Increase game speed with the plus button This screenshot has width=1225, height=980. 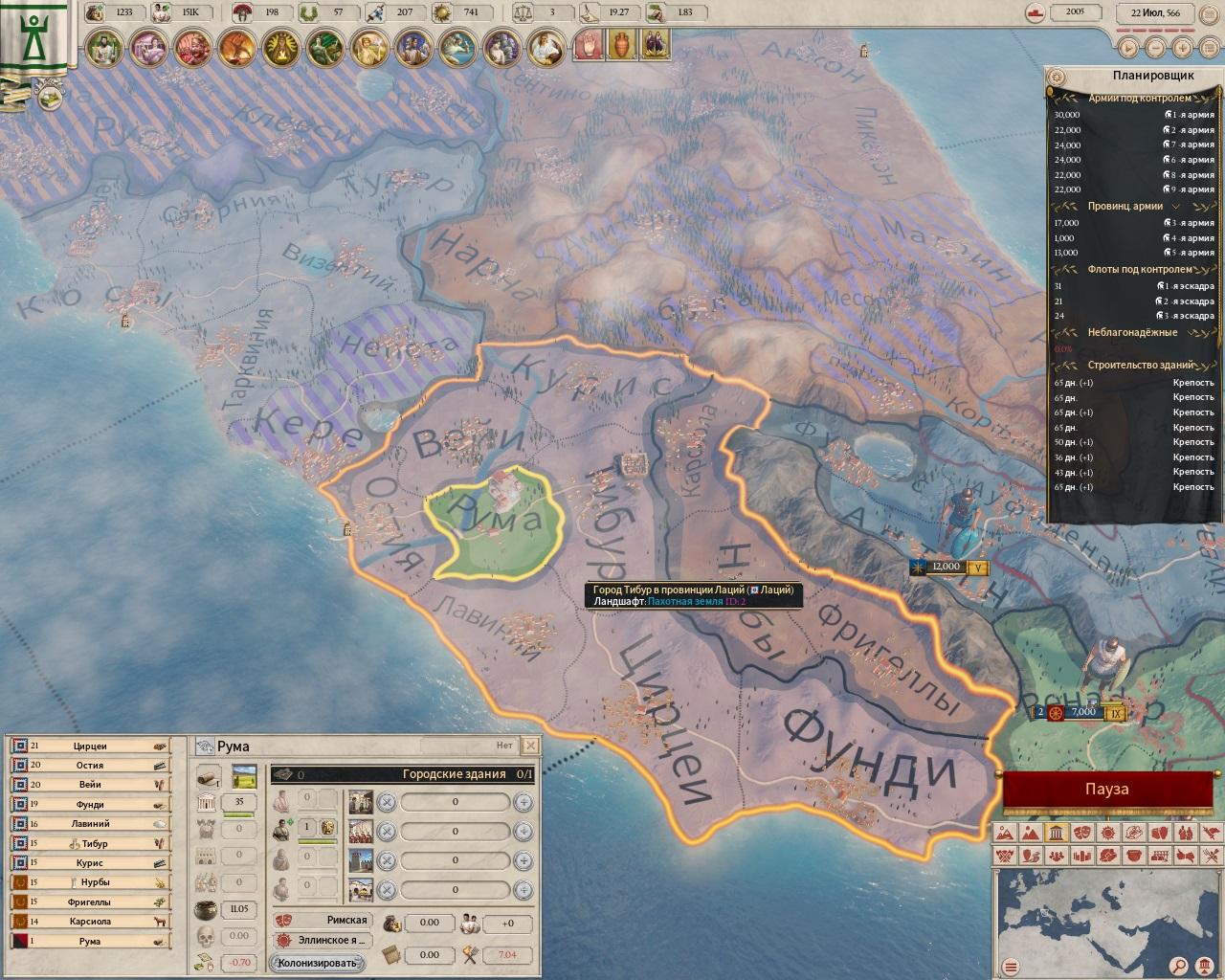point(1182,47)
